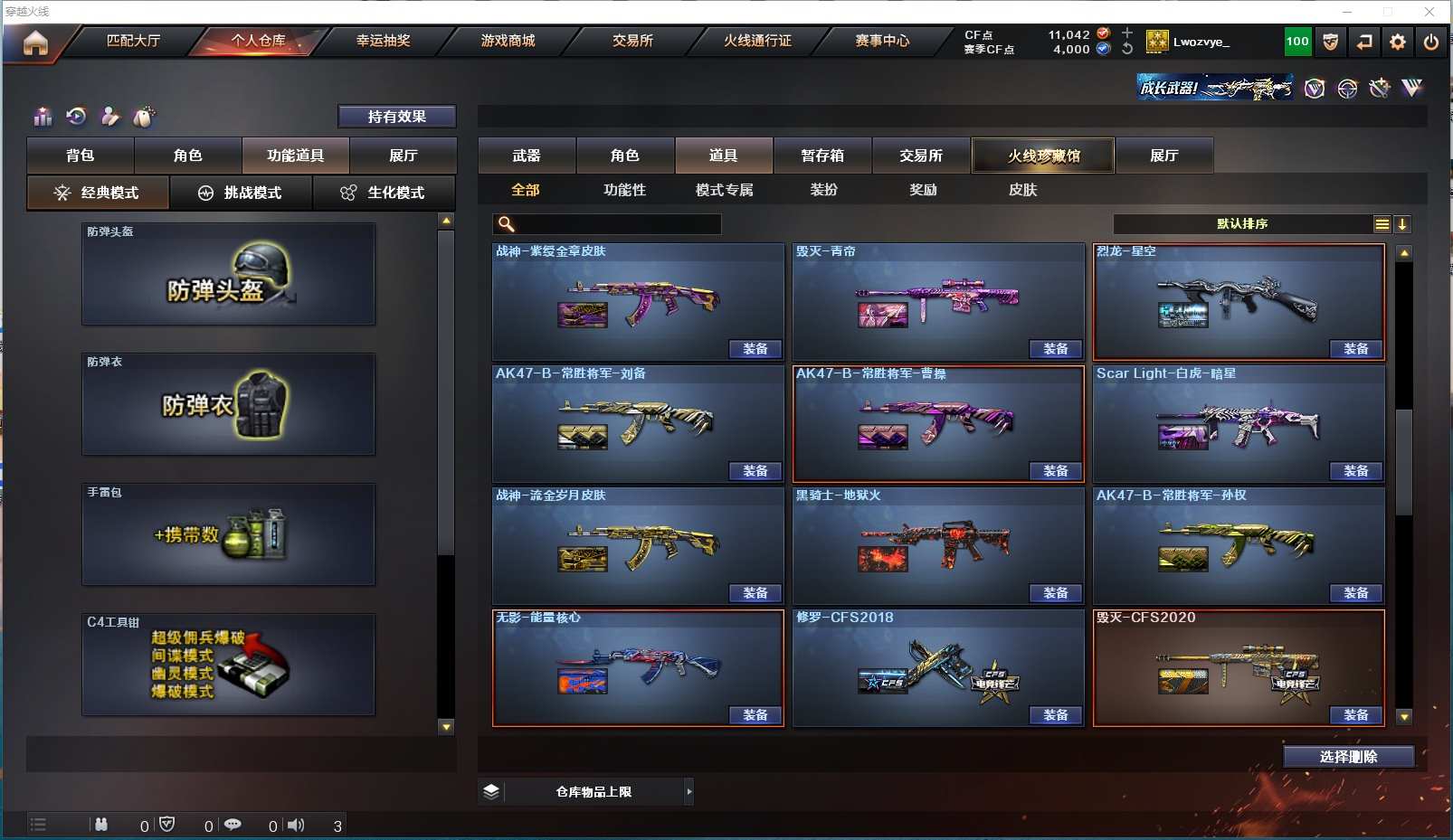Open the gear settings icon
This screenshot has width=1453, height=840.
pos(1398,42)
